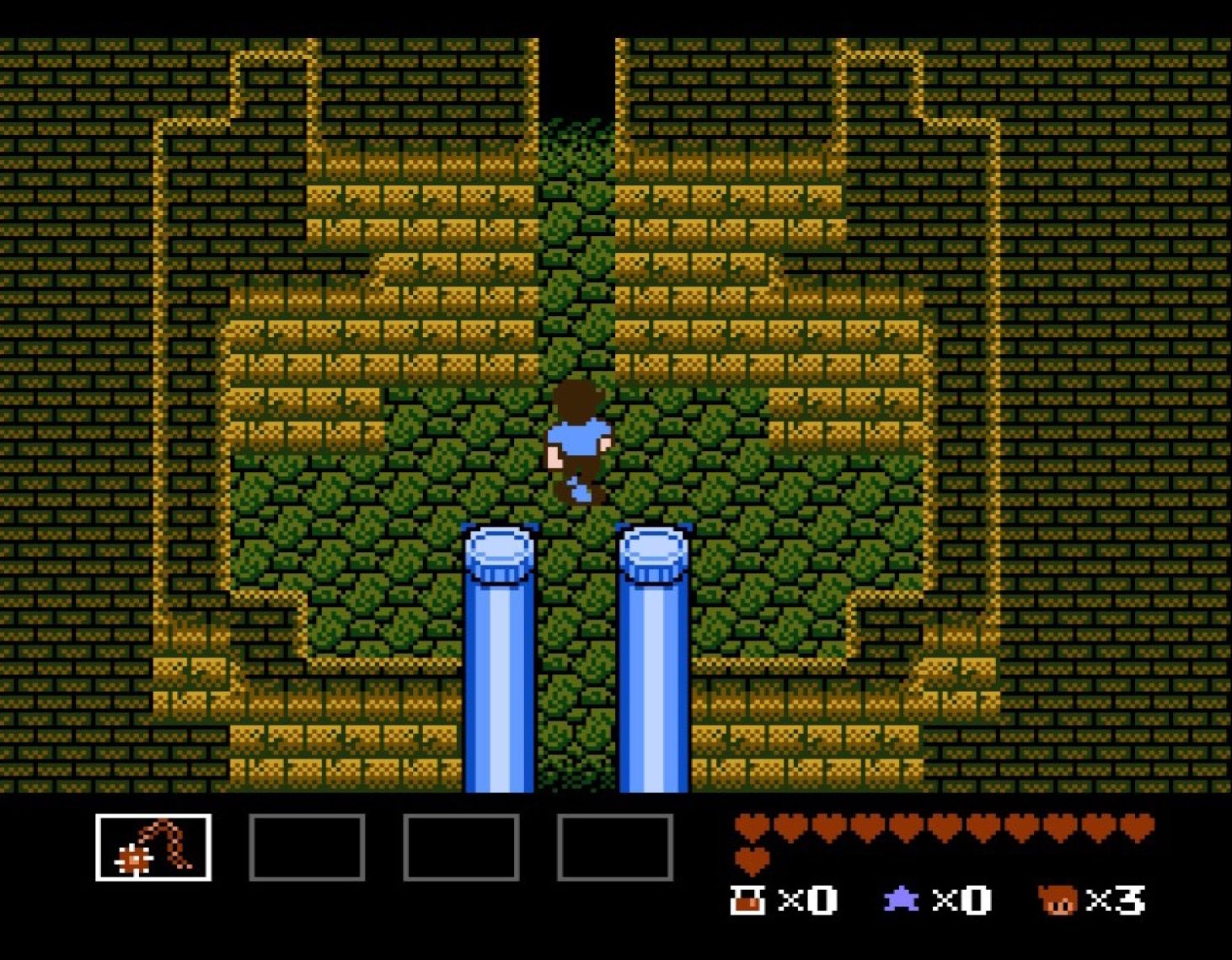The height and width of the screenshot is (960, 1232).
Task: Click the top of the right blue pillar
Action: tap(656, 550)
